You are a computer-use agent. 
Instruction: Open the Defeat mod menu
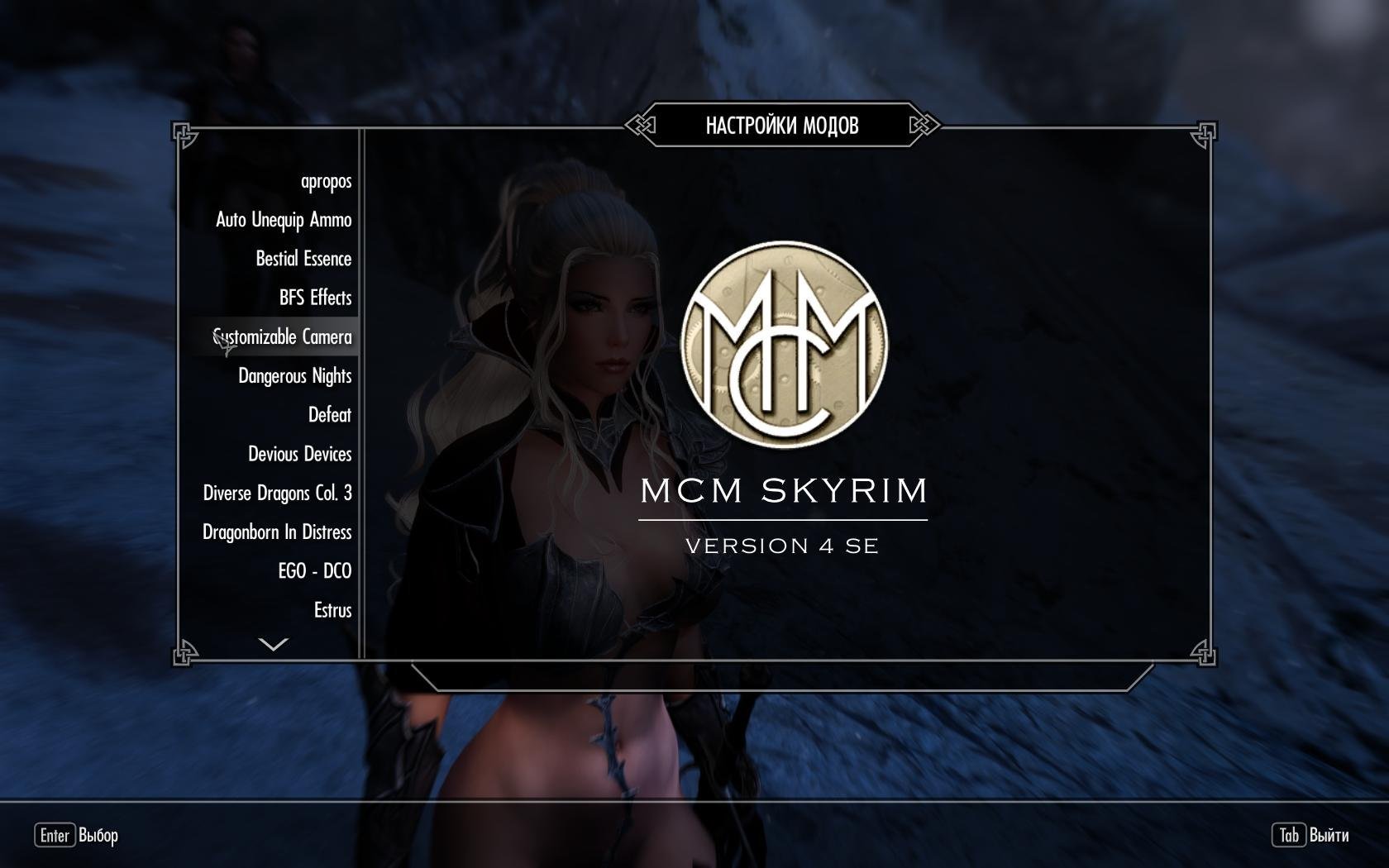pyautogui.click(x=329, y=415)
